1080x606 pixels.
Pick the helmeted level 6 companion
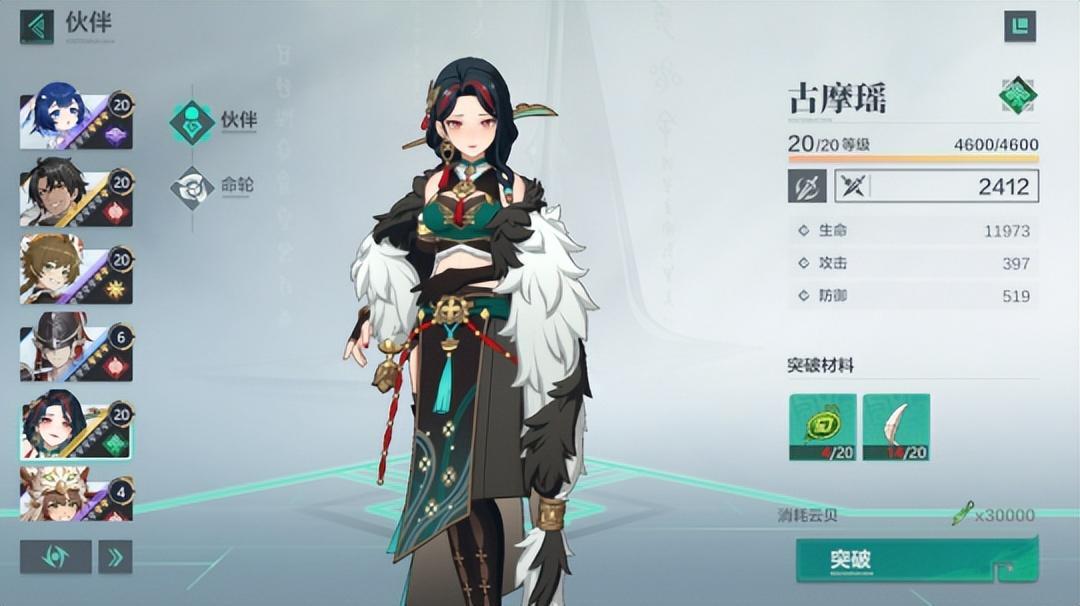(76, 352)
